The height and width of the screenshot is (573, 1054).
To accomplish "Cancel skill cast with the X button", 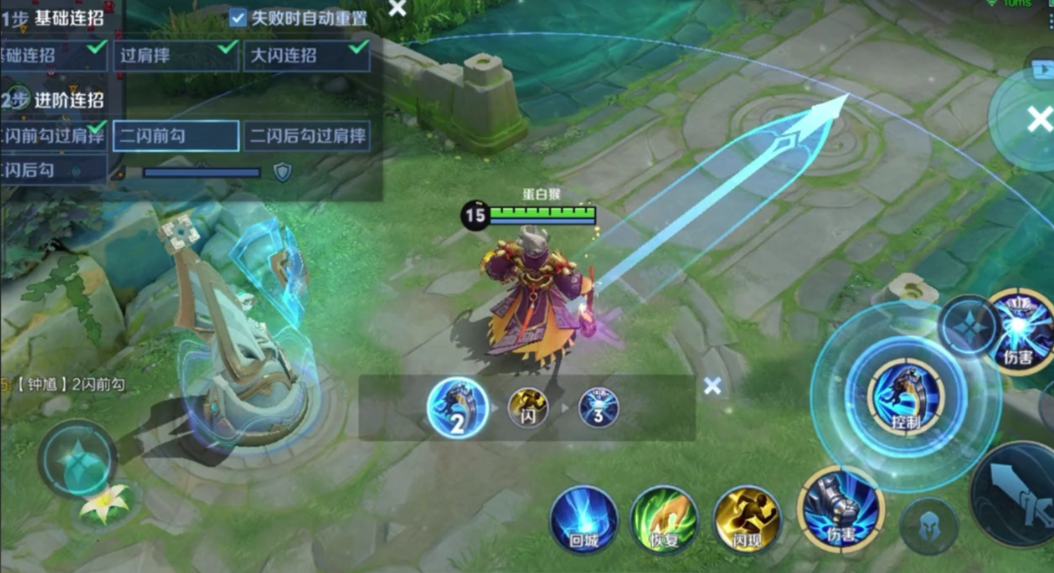I will click(x=1036, y=120).
